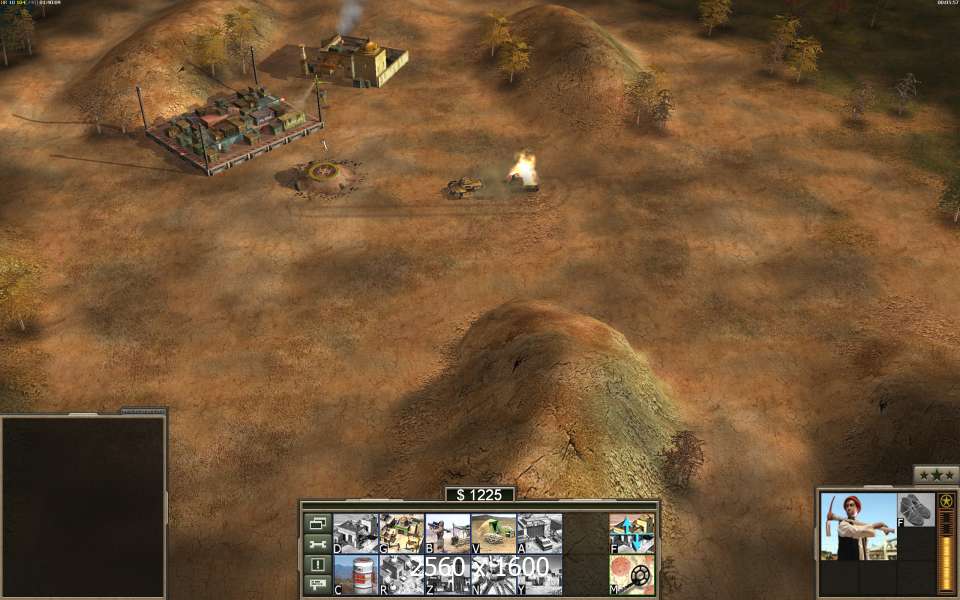Select the greyed-out structure with hotkey R
The image size is (960, 600).
click(x=401, y=575)
